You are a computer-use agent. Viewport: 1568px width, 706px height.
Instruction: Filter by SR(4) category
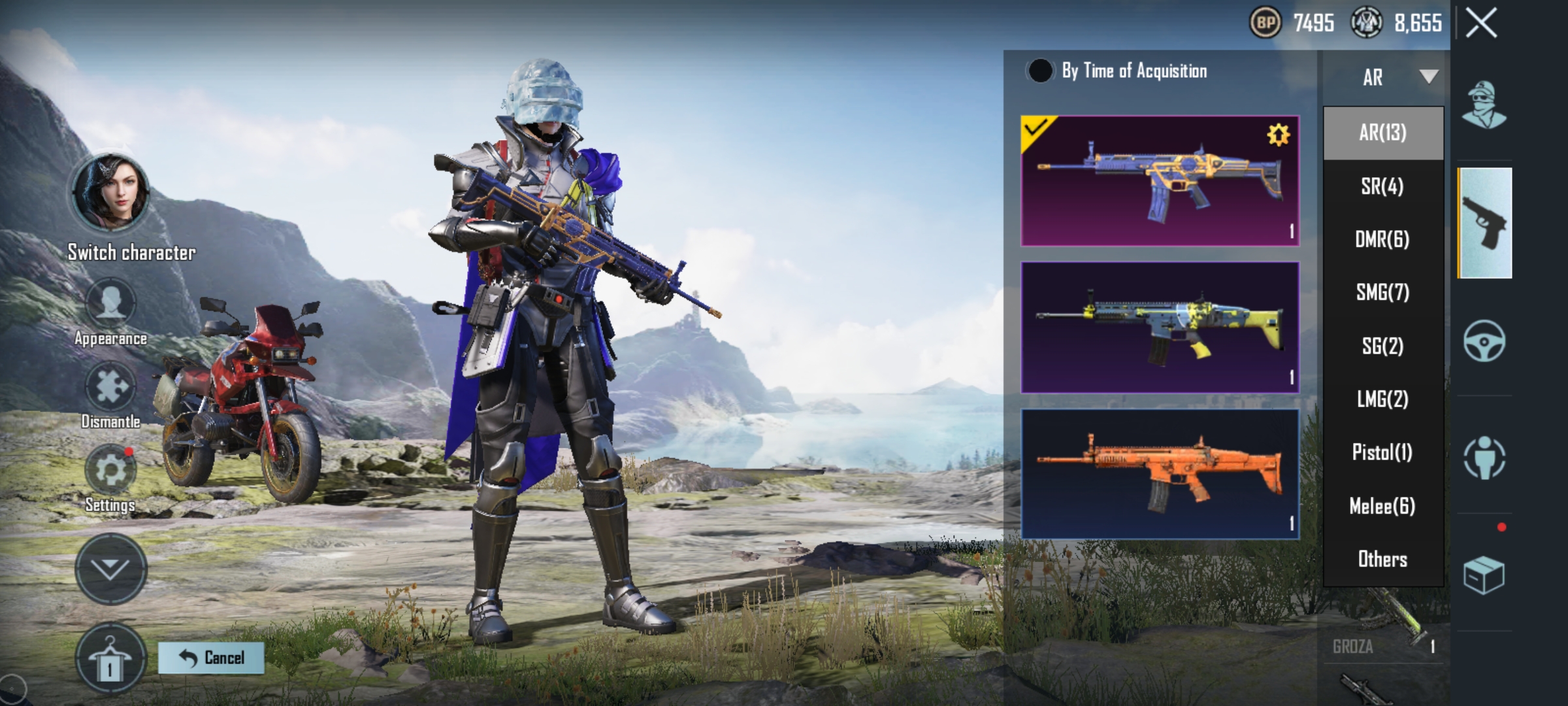(1382, 186)
